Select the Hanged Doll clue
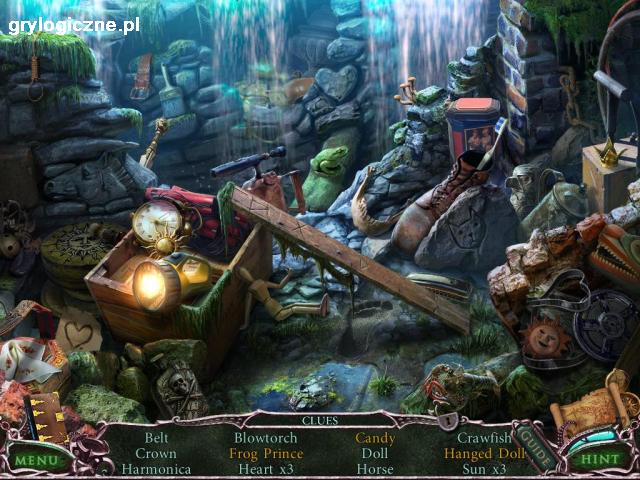 tap(484, 453)
